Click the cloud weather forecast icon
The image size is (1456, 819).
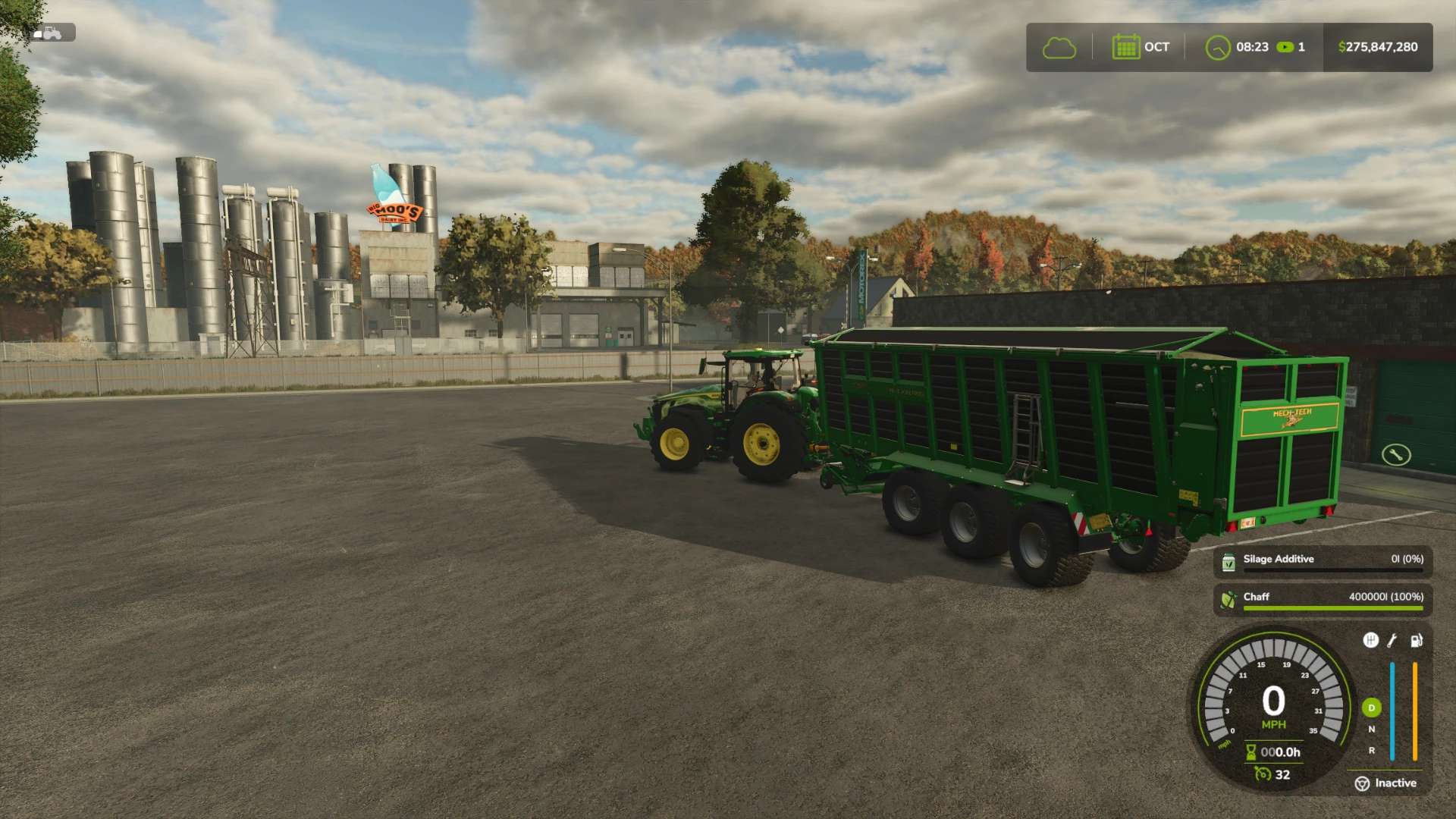coord(1059,48)
